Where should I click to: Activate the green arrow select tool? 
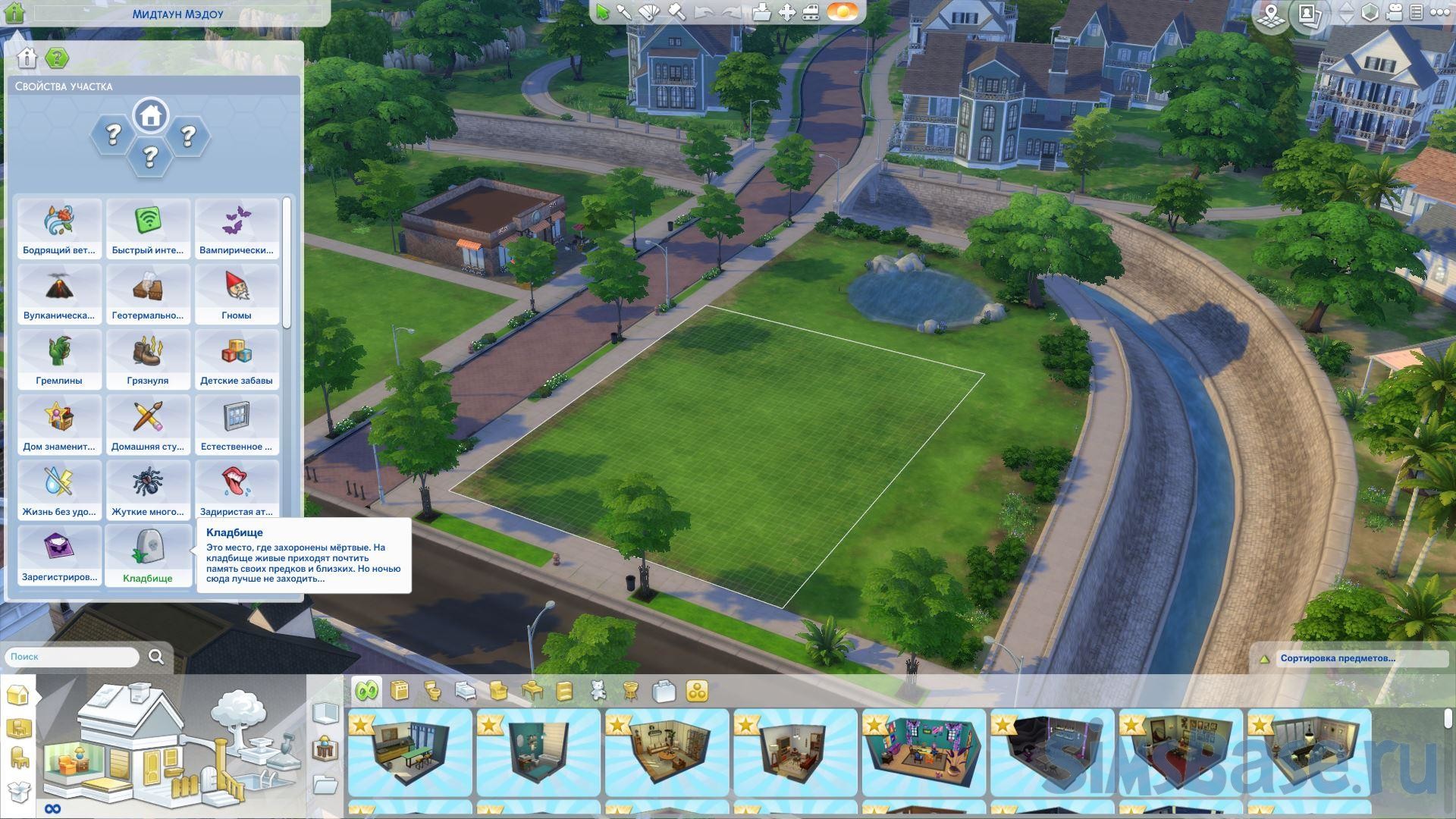point(602,12)
